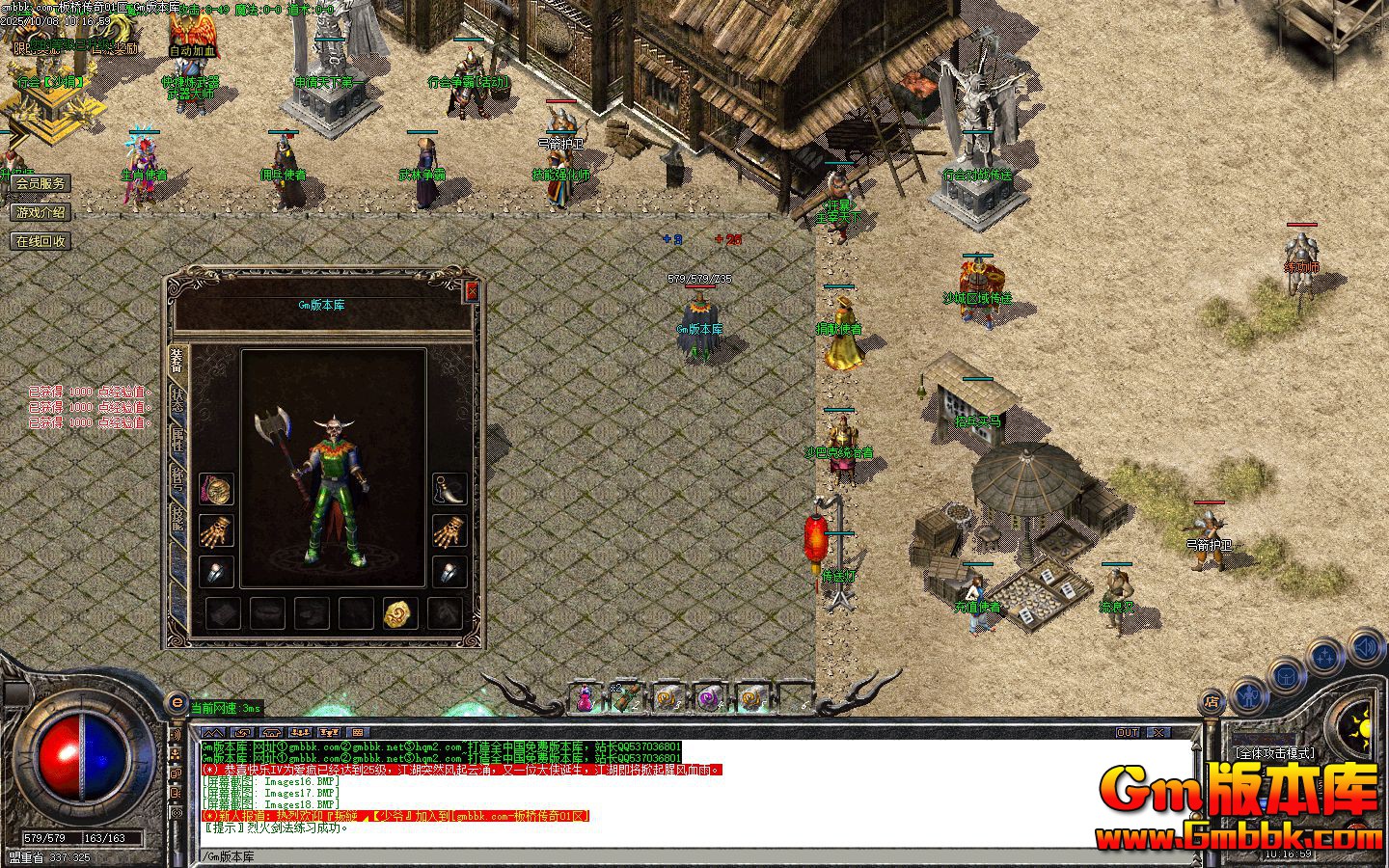Viewport: 1389px width, 868px height.
Task: Toggle sound with the speaker icon
Action: tap(1364, 645)
